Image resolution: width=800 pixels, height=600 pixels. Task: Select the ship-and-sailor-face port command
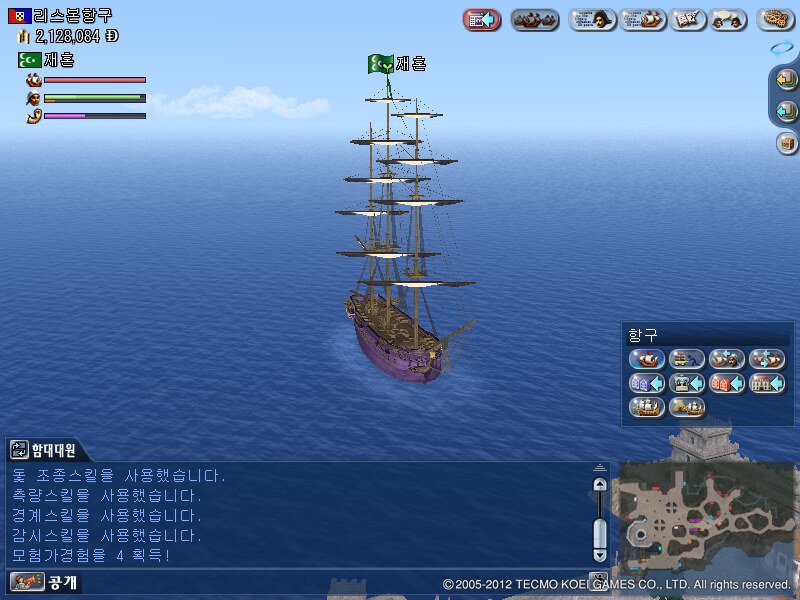pyautogui.click(x=727, y=358)
